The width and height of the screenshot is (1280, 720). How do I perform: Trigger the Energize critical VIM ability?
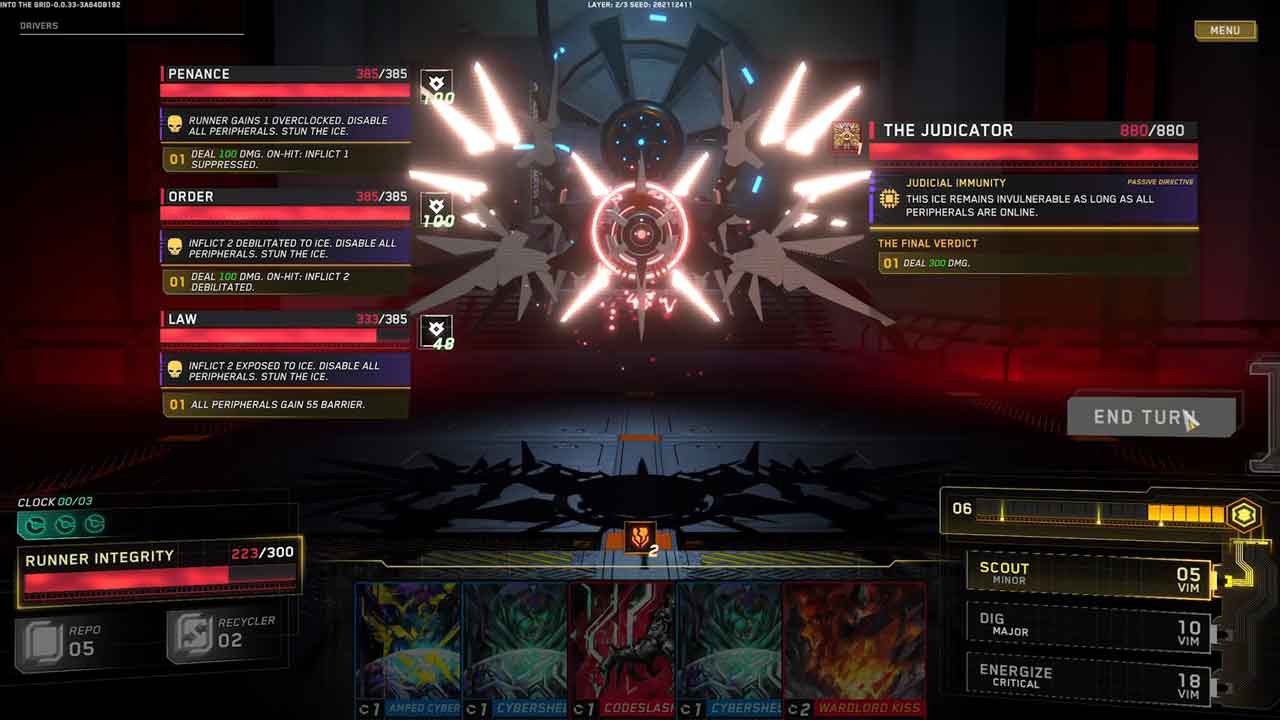tap(1088, 678)
